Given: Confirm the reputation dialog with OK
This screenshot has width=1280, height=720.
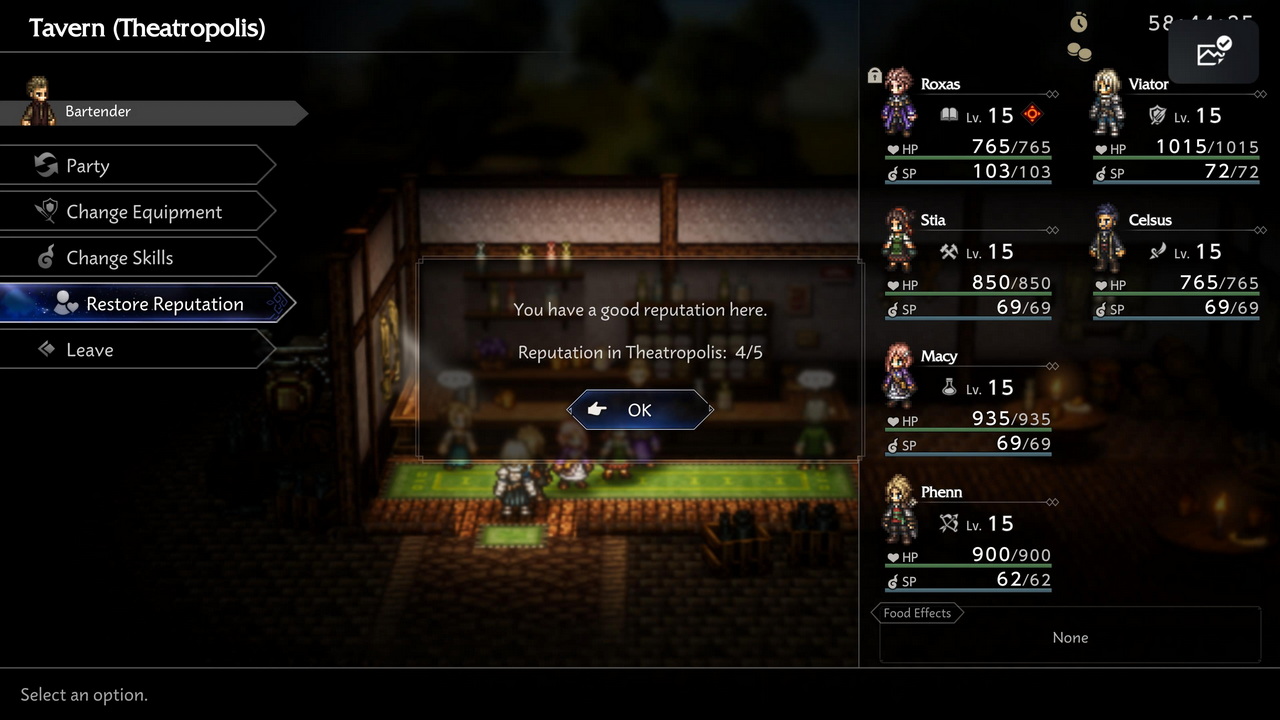Looking at the screenshot, I should click(640, 410).
